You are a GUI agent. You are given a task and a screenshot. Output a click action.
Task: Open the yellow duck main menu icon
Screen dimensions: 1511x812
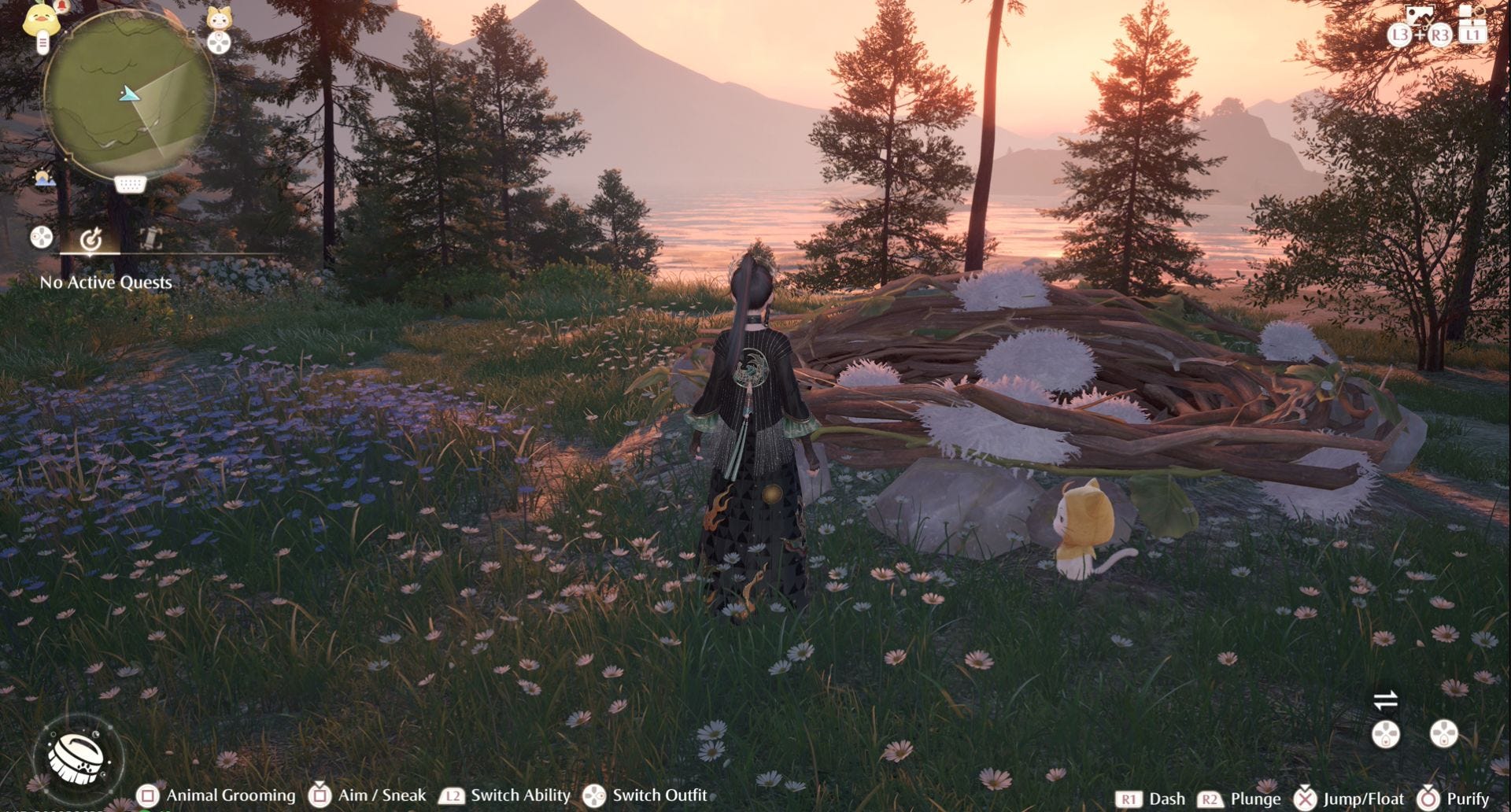point(41,21)
